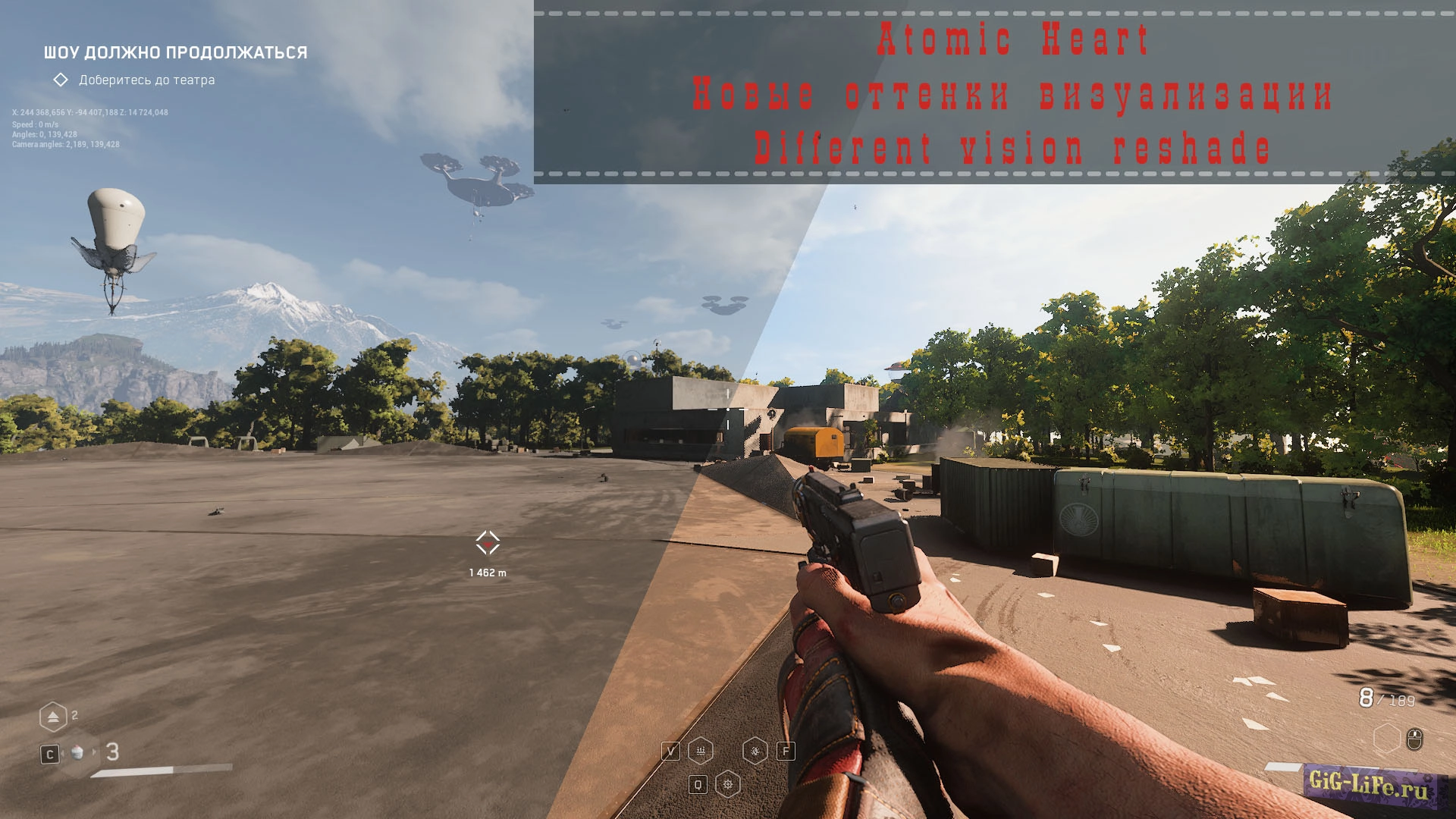Viewport: 1456px width, 819px height.
Task: Toggle the empty hexagon slot near the ammo count
Action: [1387, 739]
